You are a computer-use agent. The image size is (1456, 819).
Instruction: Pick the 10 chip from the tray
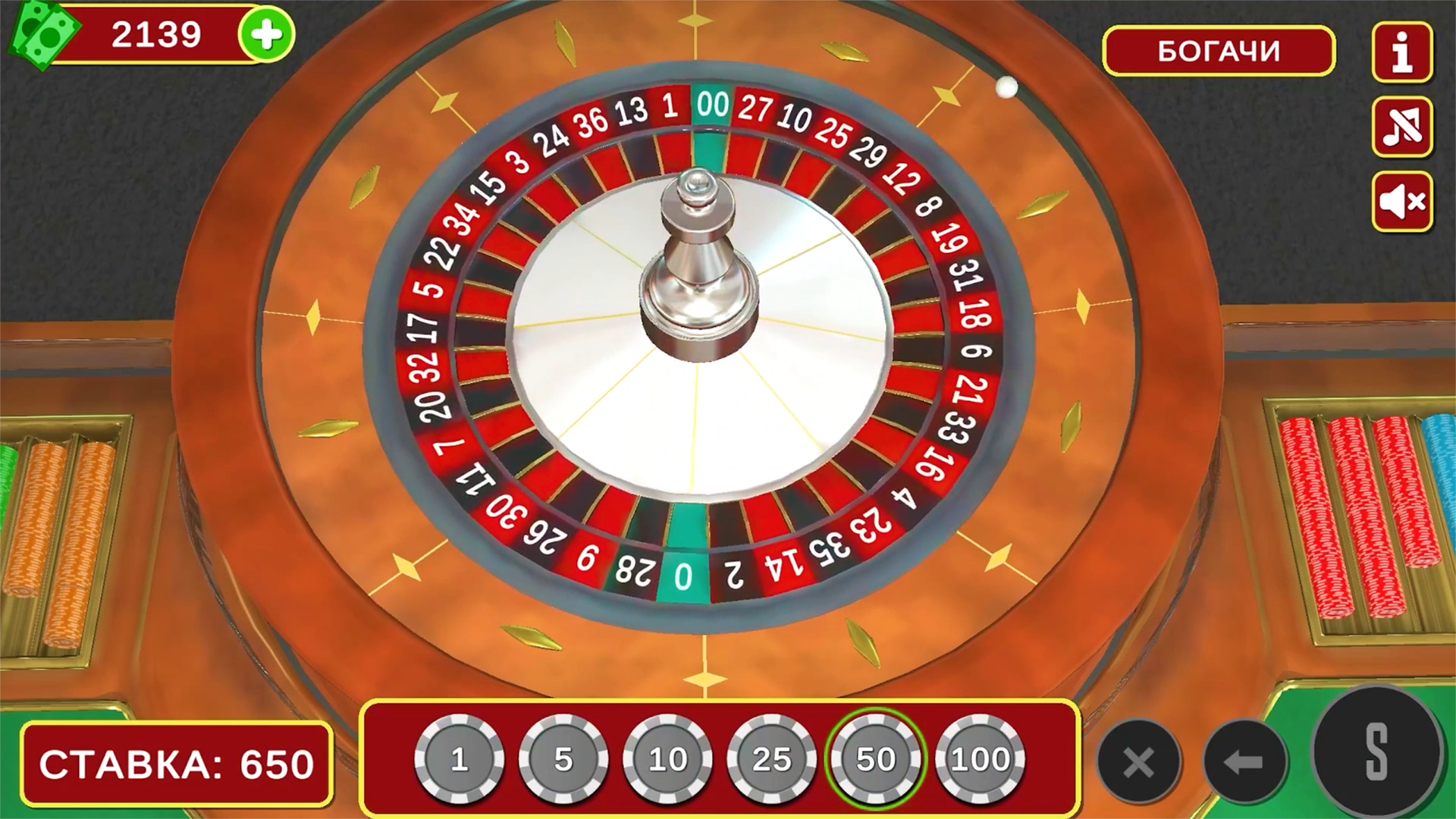[667, 758]
